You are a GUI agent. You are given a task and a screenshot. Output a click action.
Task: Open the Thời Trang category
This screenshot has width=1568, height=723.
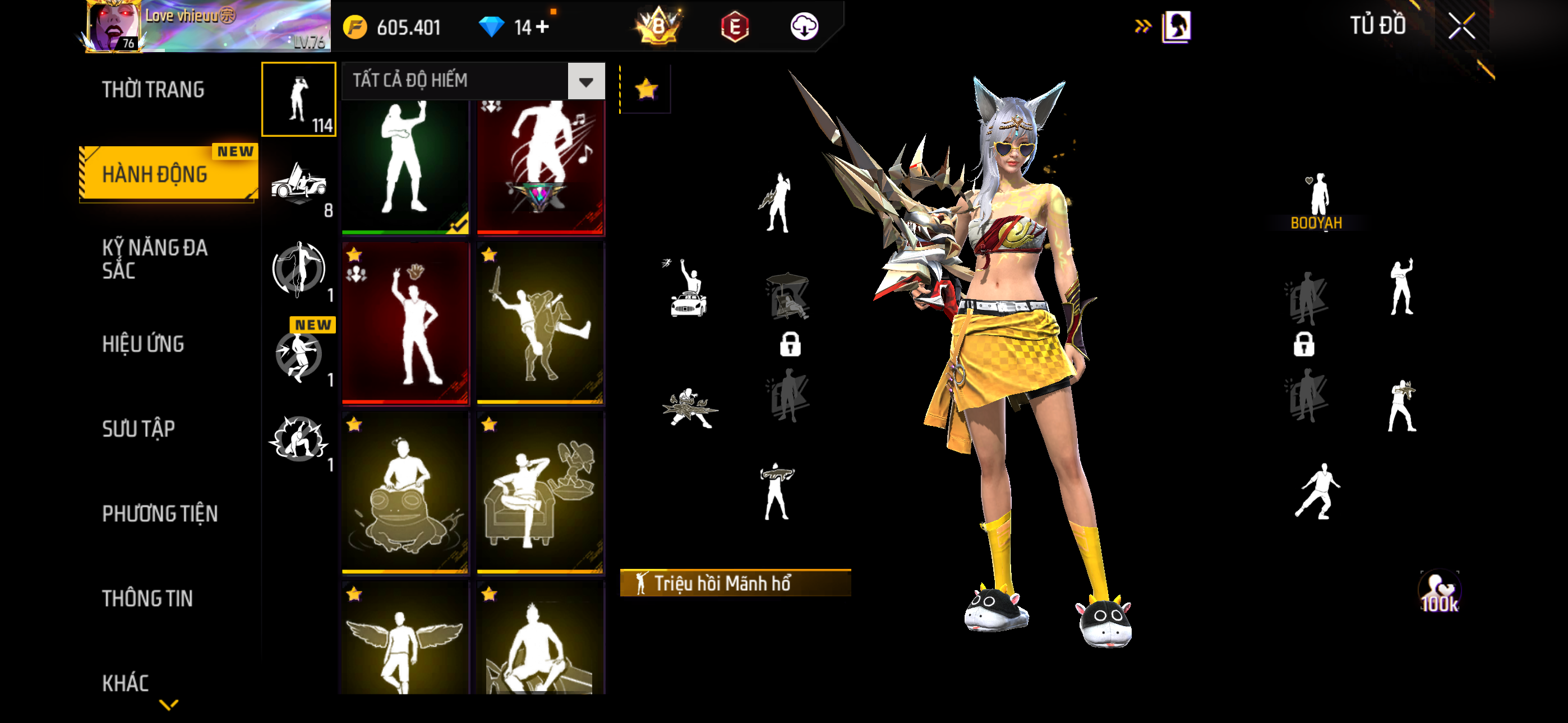pyautogui.click(x=153, y=90)
